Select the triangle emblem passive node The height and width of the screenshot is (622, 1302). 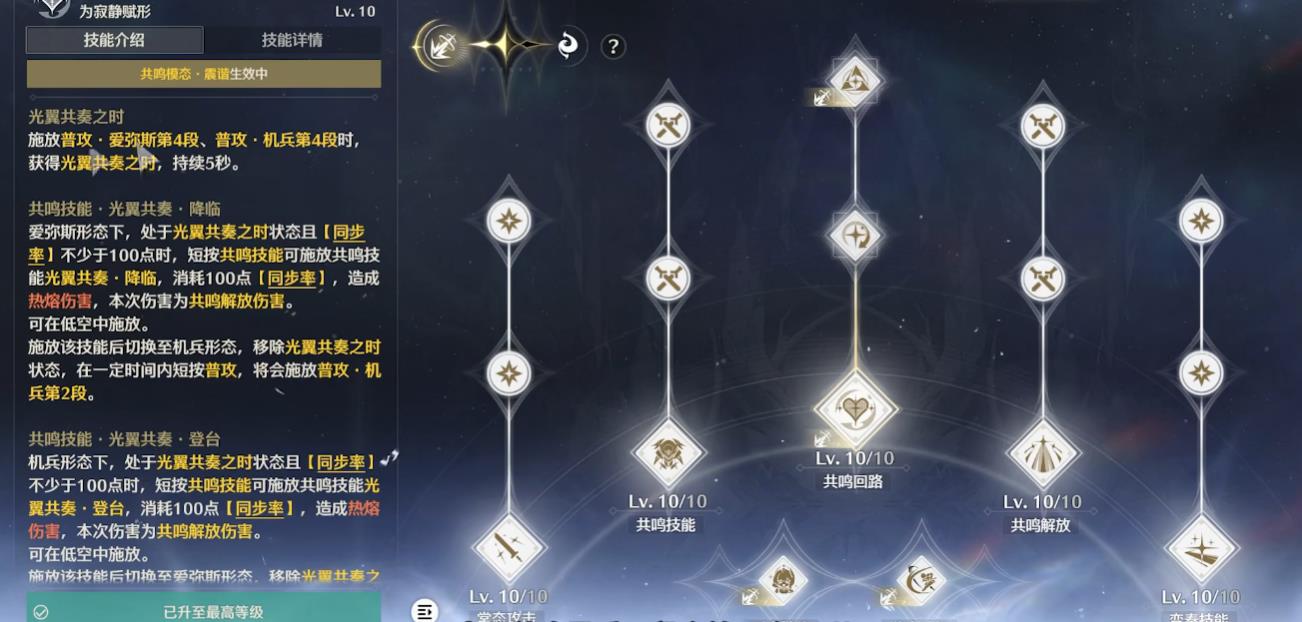coord(855,78)
